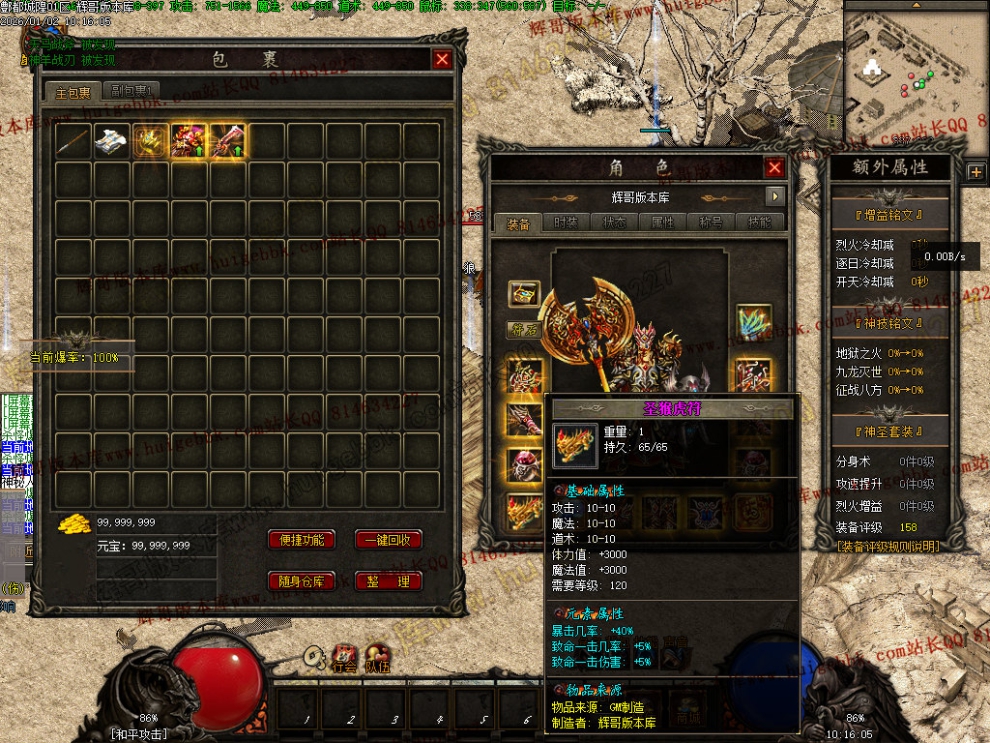Viewport: 990px width, 743px height.
Task: Select the 主包裹 main bag tab
Action: click(x=74, y=92)
